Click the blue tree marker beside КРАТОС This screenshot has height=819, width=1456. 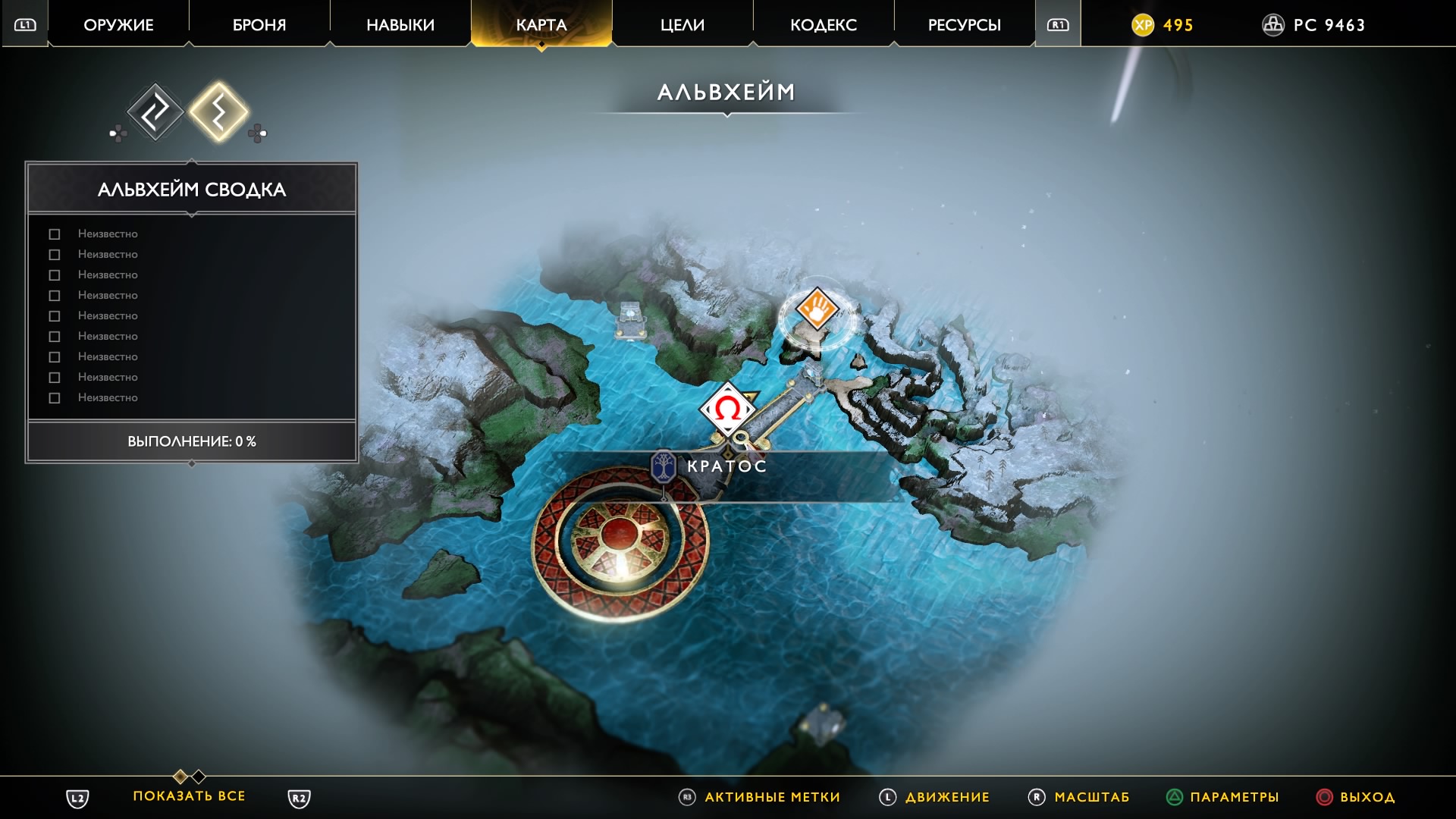664,466
